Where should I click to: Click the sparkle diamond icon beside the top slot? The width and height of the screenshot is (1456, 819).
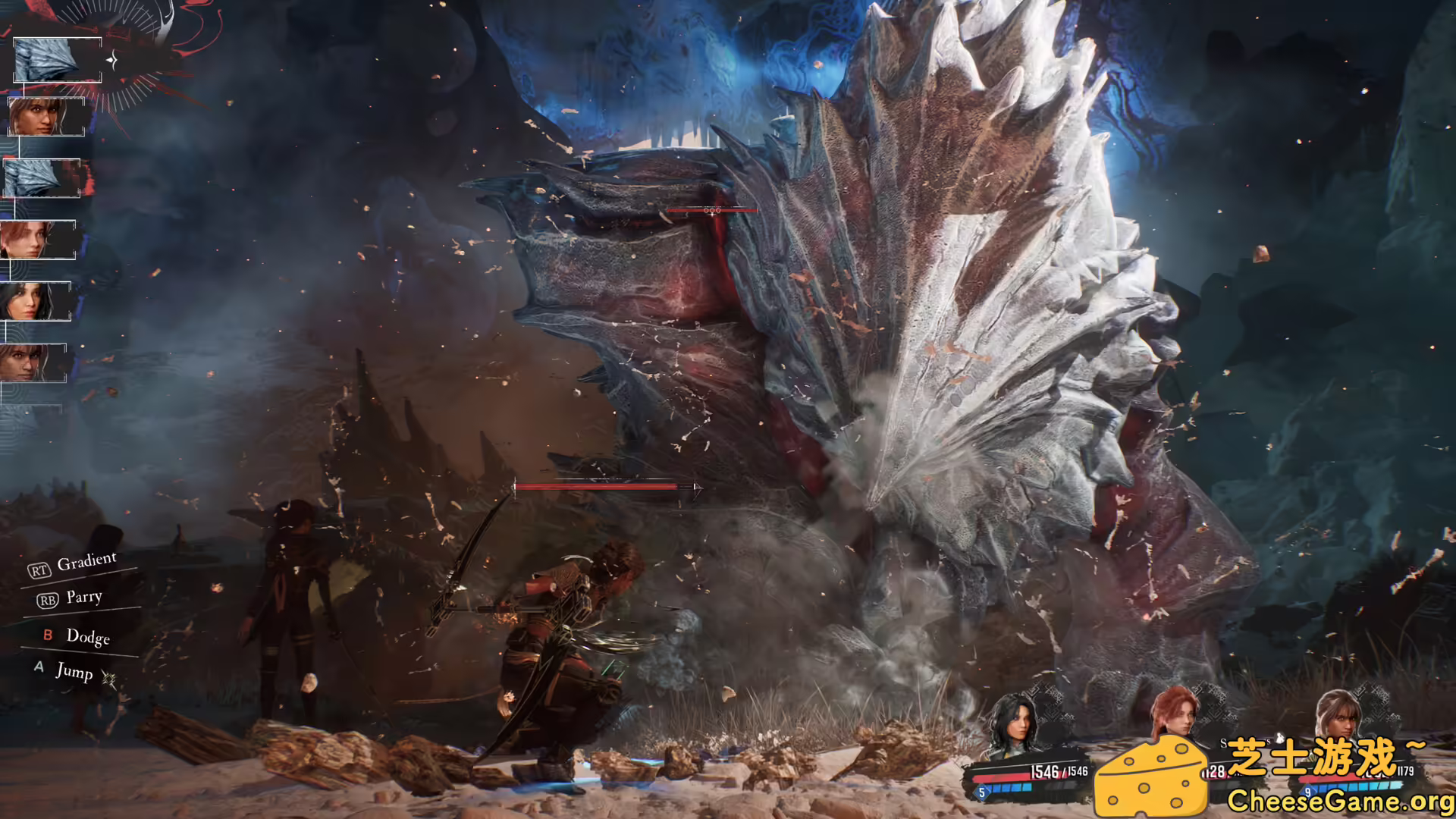click(x=112, y=59)
